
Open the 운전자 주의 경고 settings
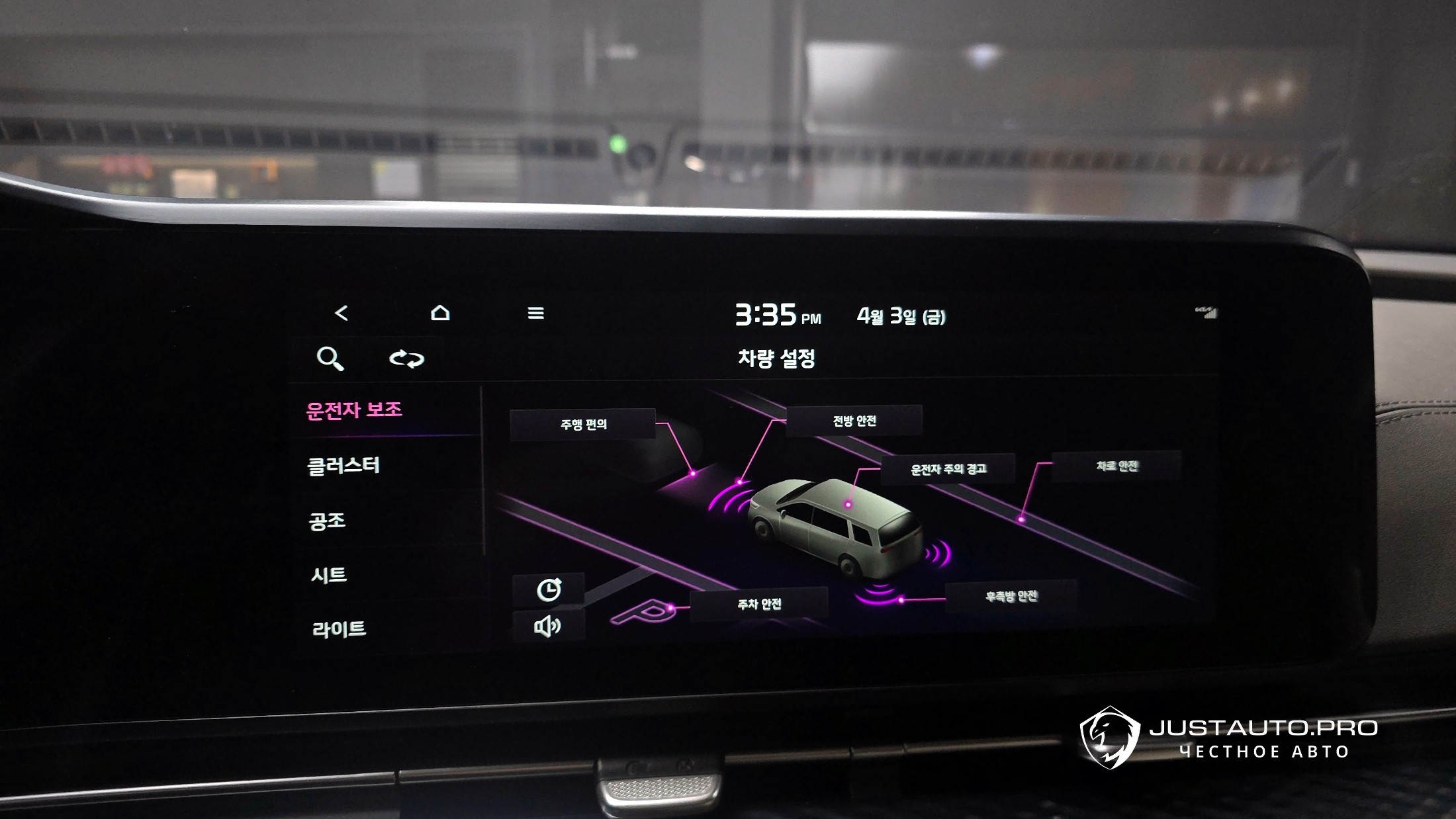pos(948,469)
